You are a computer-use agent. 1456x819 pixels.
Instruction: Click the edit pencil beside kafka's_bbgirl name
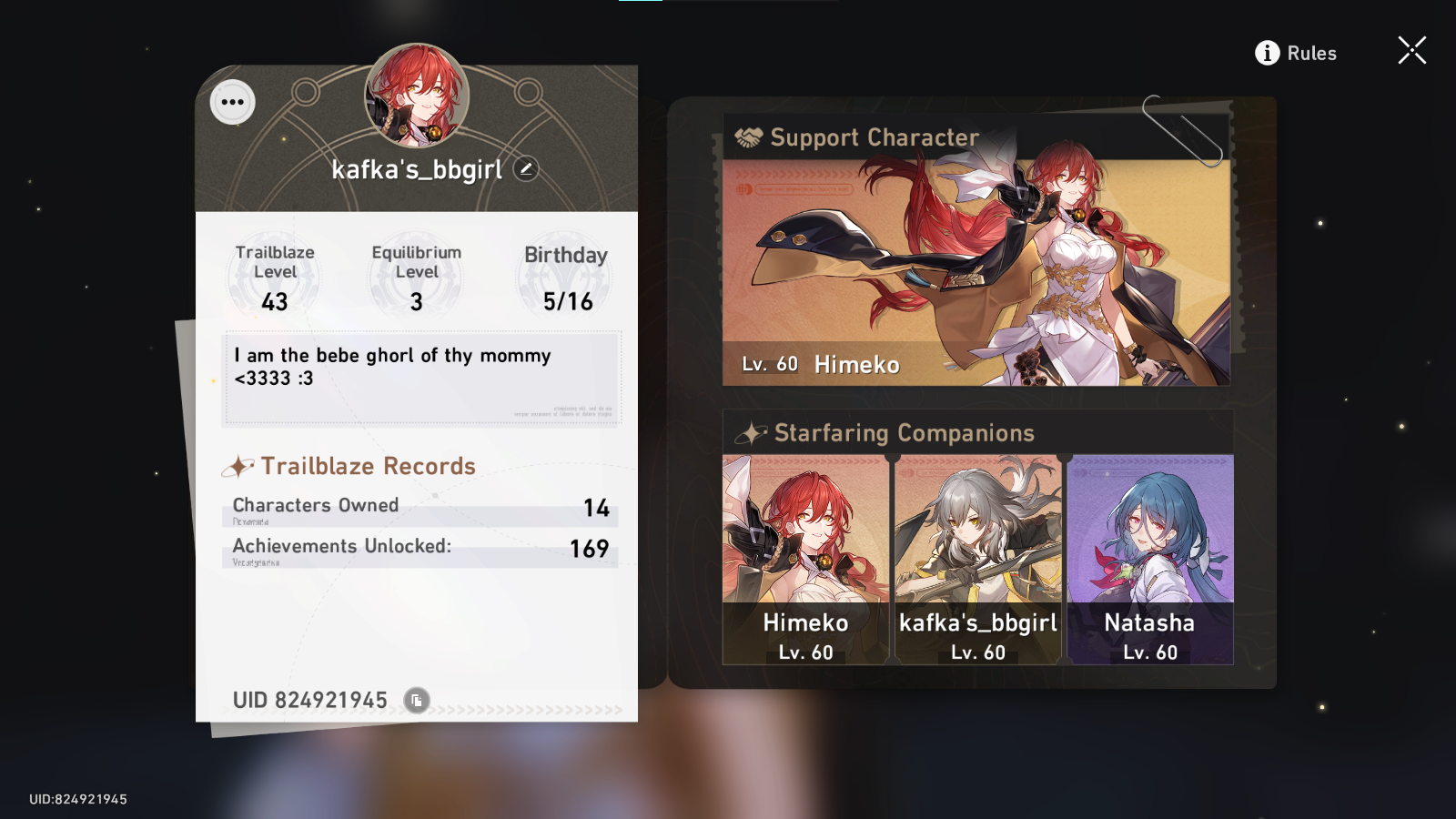526,167
